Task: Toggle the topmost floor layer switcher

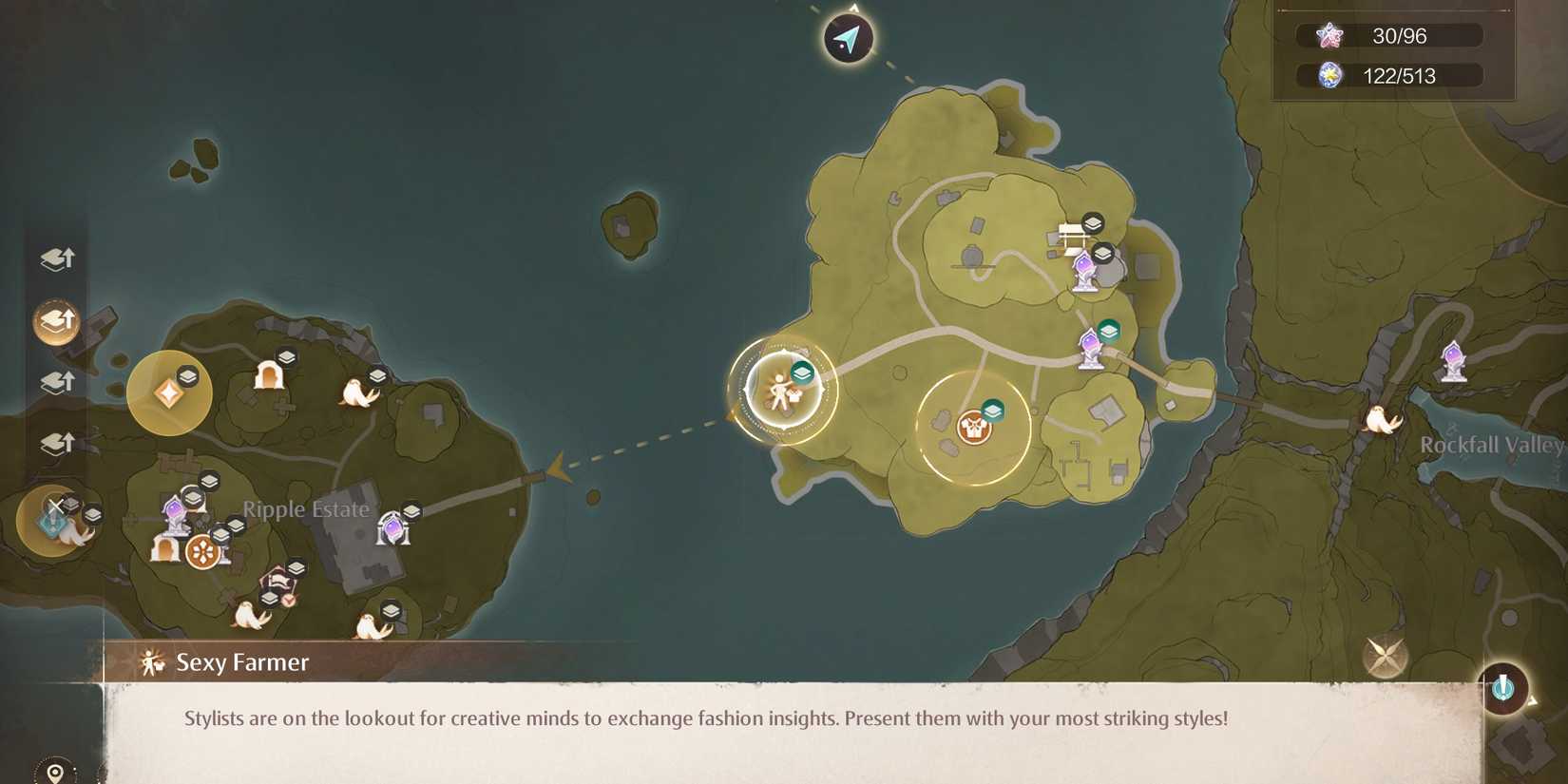Action: 57,258
